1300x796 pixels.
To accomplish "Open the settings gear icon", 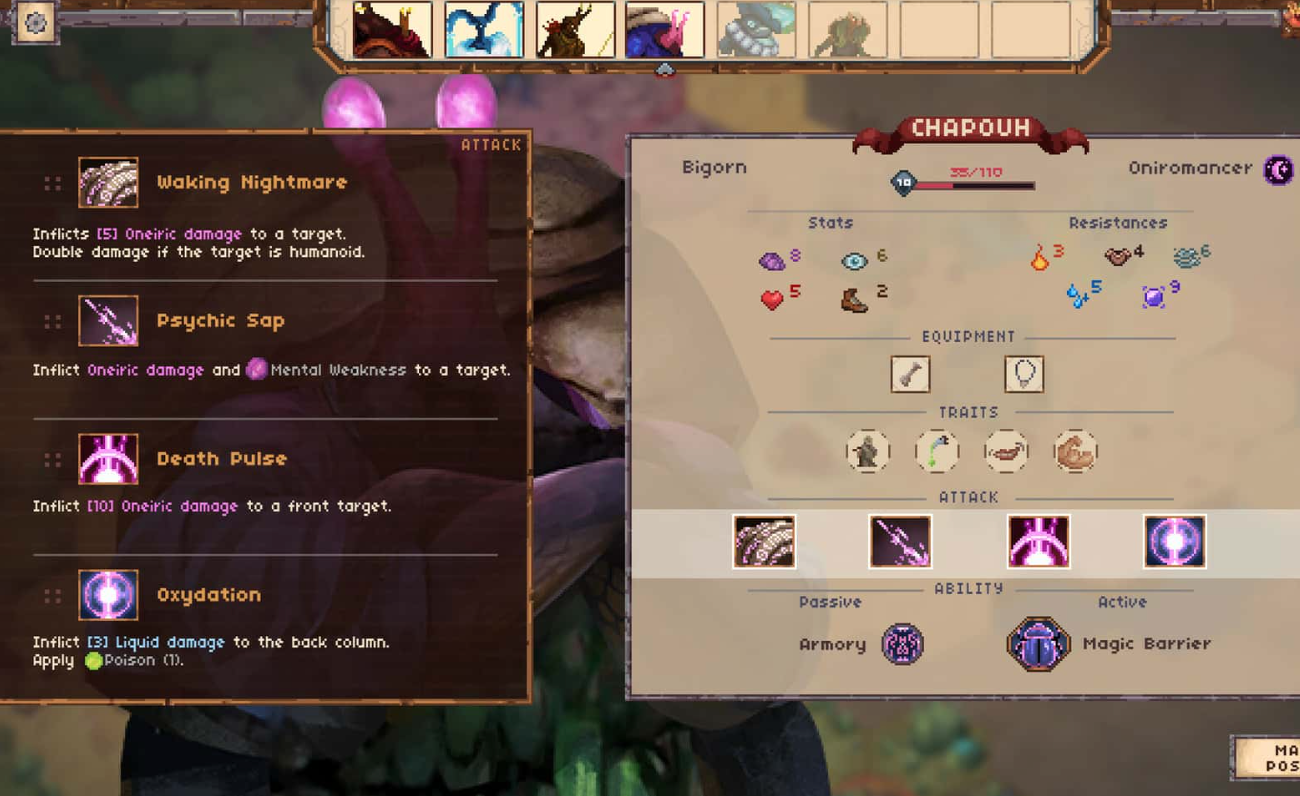I will (35, 22).
